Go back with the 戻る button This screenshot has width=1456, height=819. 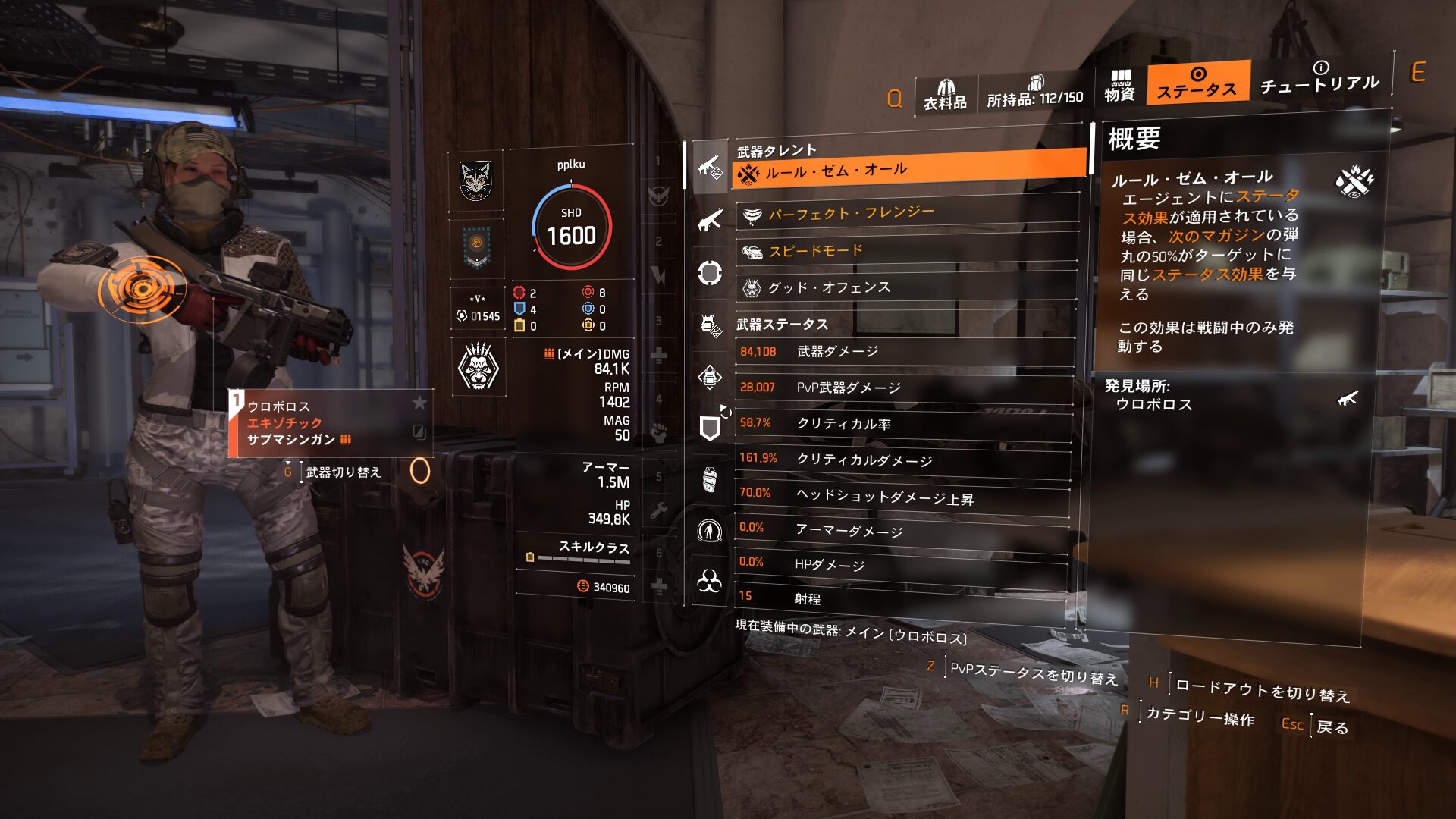point(1332,726)
